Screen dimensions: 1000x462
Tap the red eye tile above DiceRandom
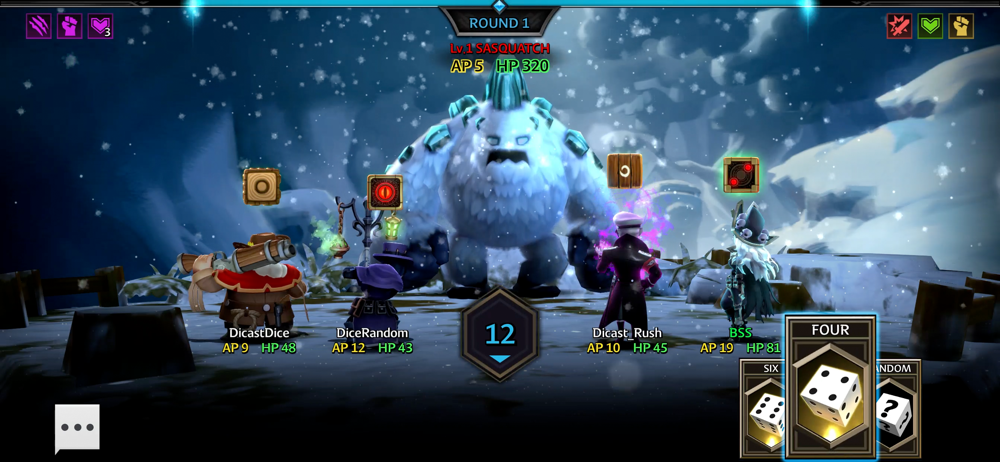click(385, 192)
